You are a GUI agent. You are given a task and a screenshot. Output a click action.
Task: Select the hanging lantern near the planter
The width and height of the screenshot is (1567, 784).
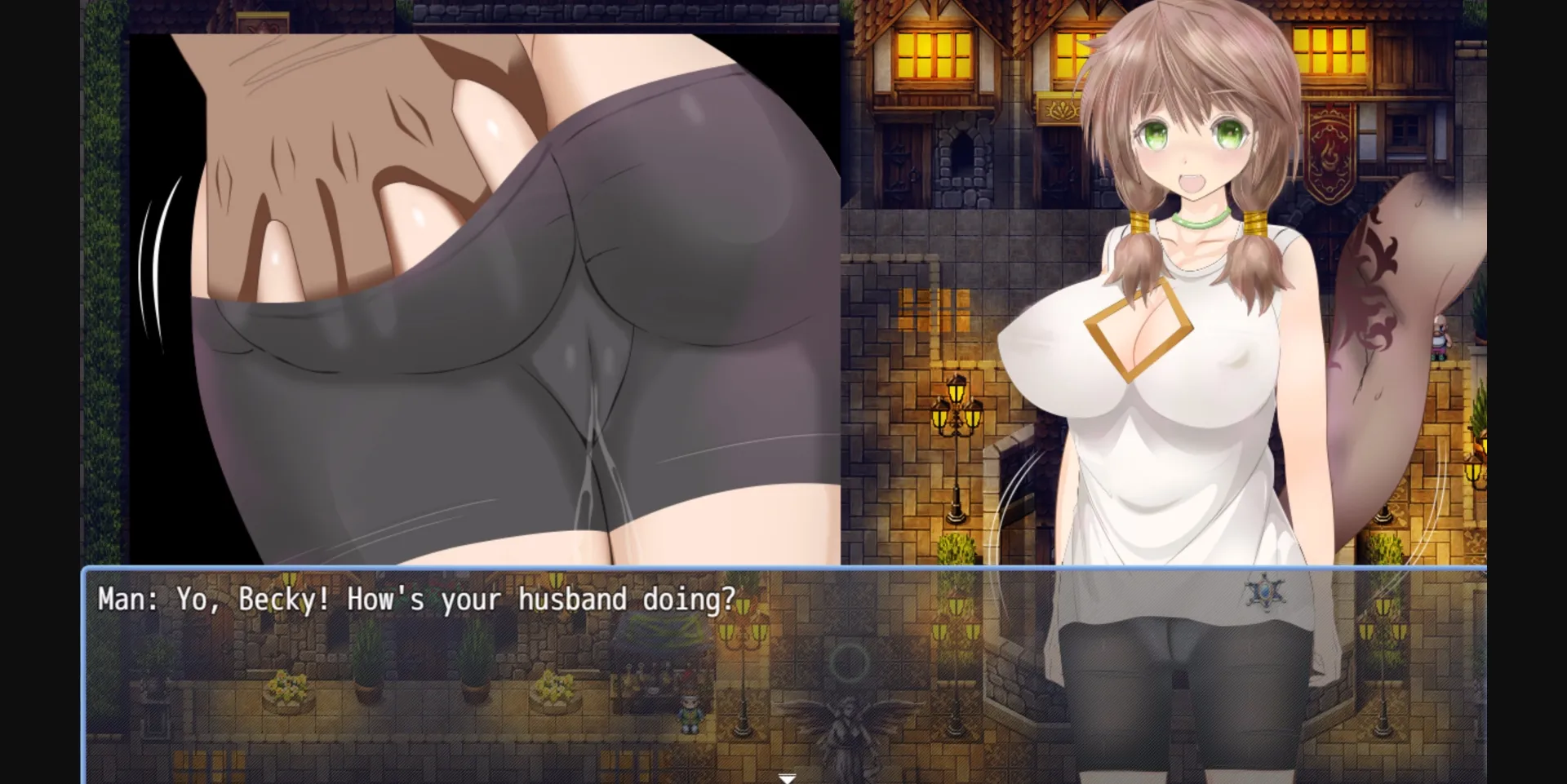[x=1474, y=472]
